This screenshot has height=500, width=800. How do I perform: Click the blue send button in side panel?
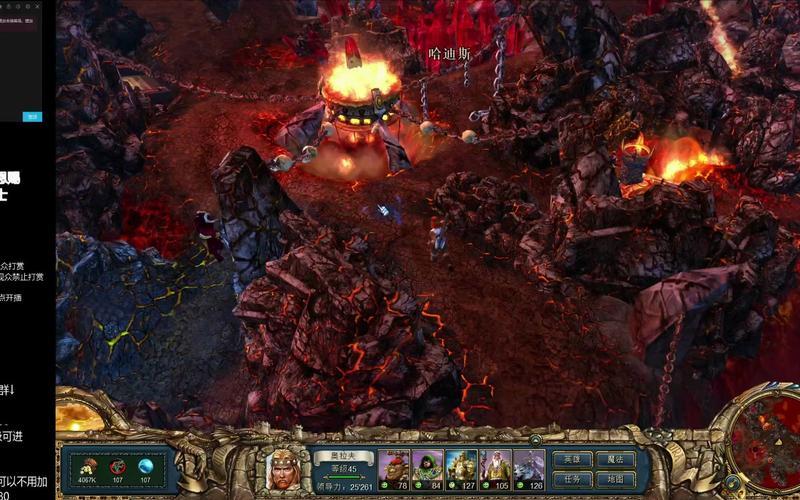point(33,116)
